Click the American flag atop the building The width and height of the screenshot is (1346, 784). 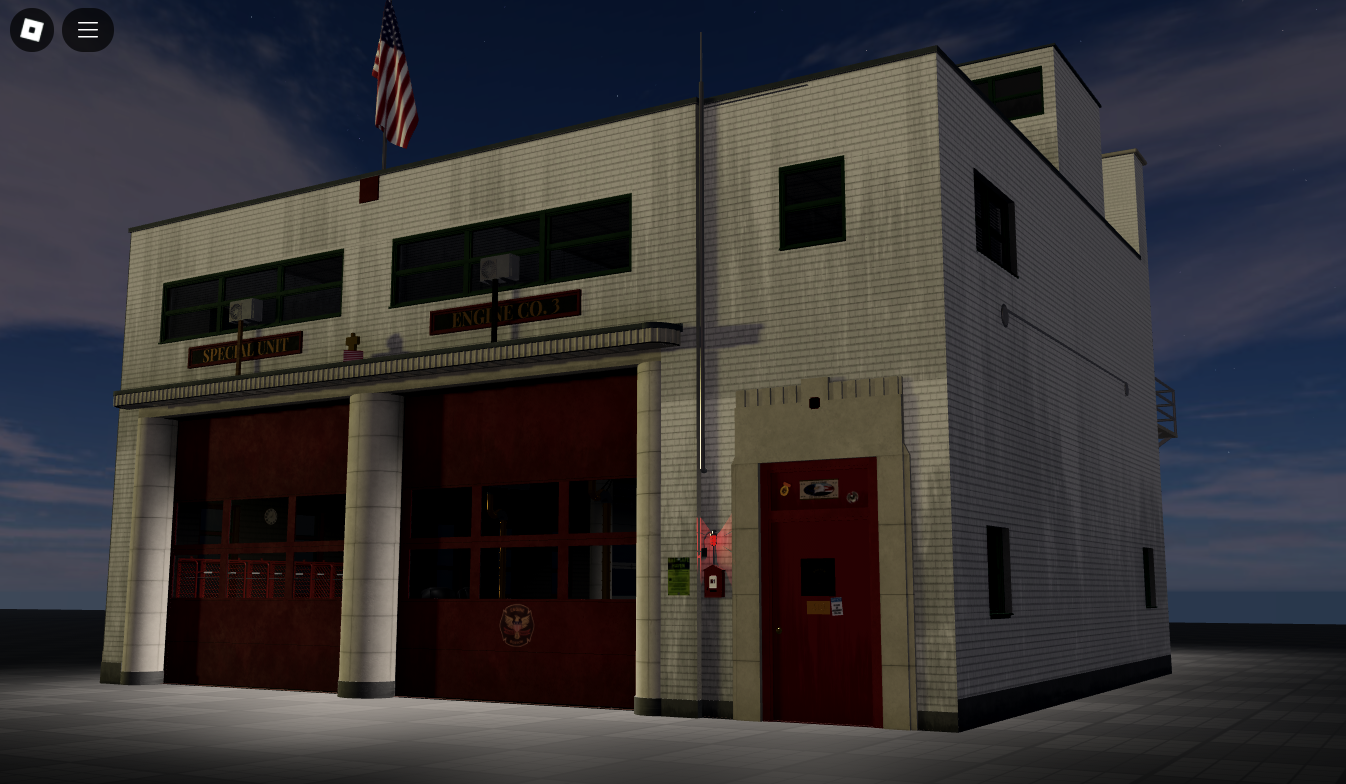tap(395, 75)
